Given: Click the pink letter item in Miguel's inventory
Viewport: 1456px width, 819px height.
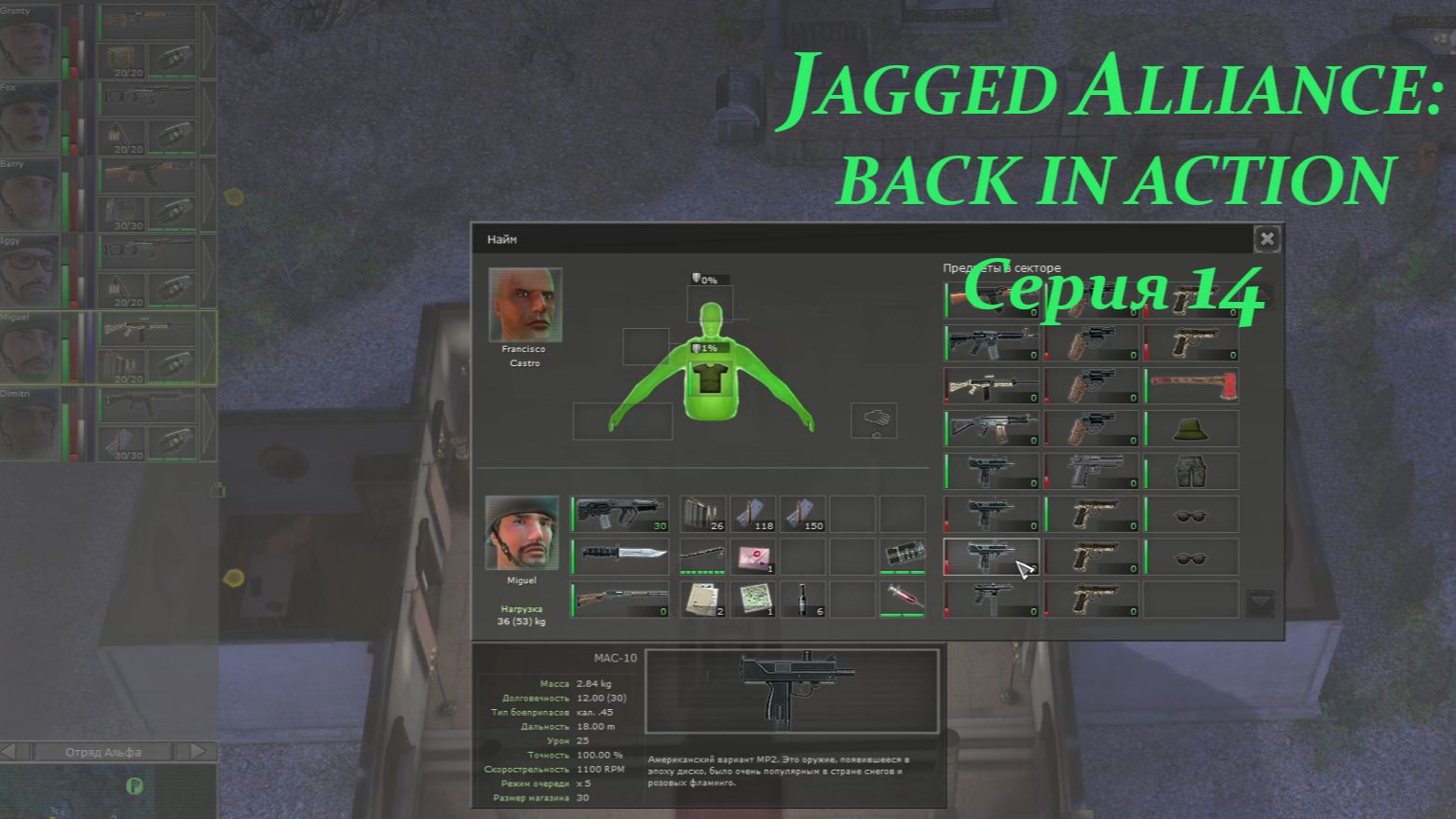Looking at the screenshot, I should 753,556.
